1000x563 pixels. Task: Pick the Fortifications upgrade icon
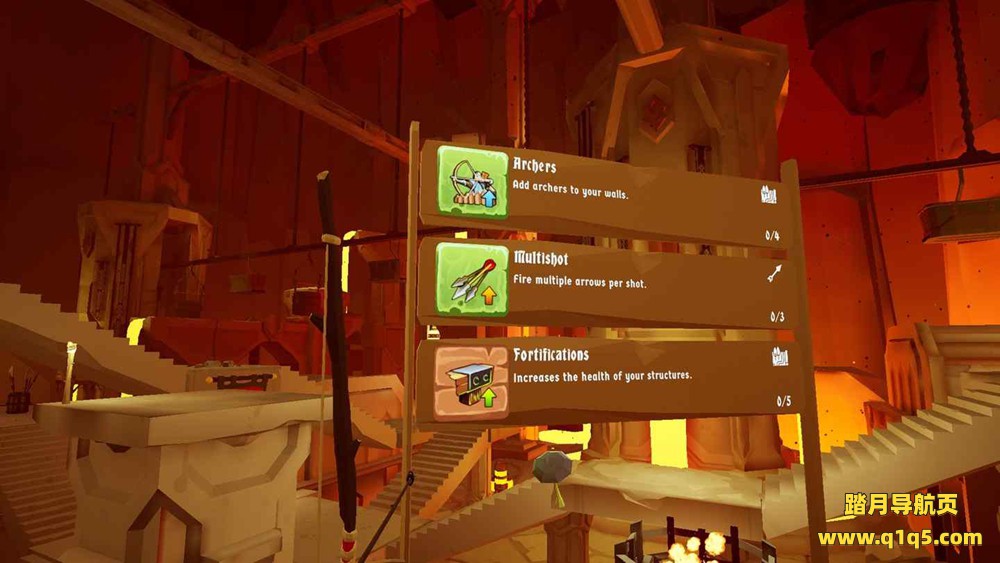(470, 380)
